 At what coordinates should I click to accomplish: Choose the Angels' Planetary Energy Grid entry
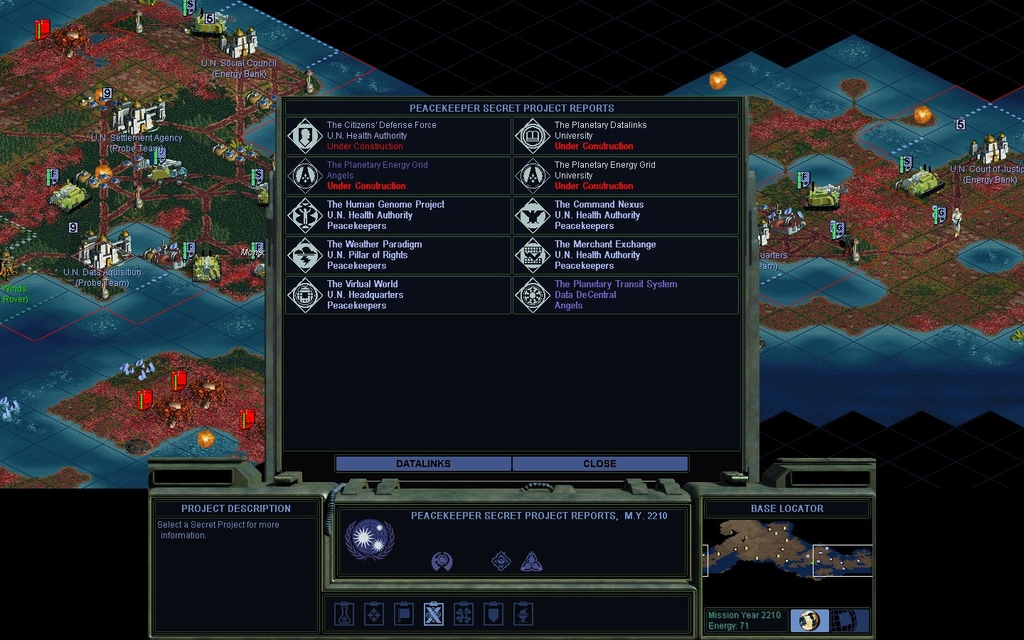pyautogui.click(x=398, y=176)
